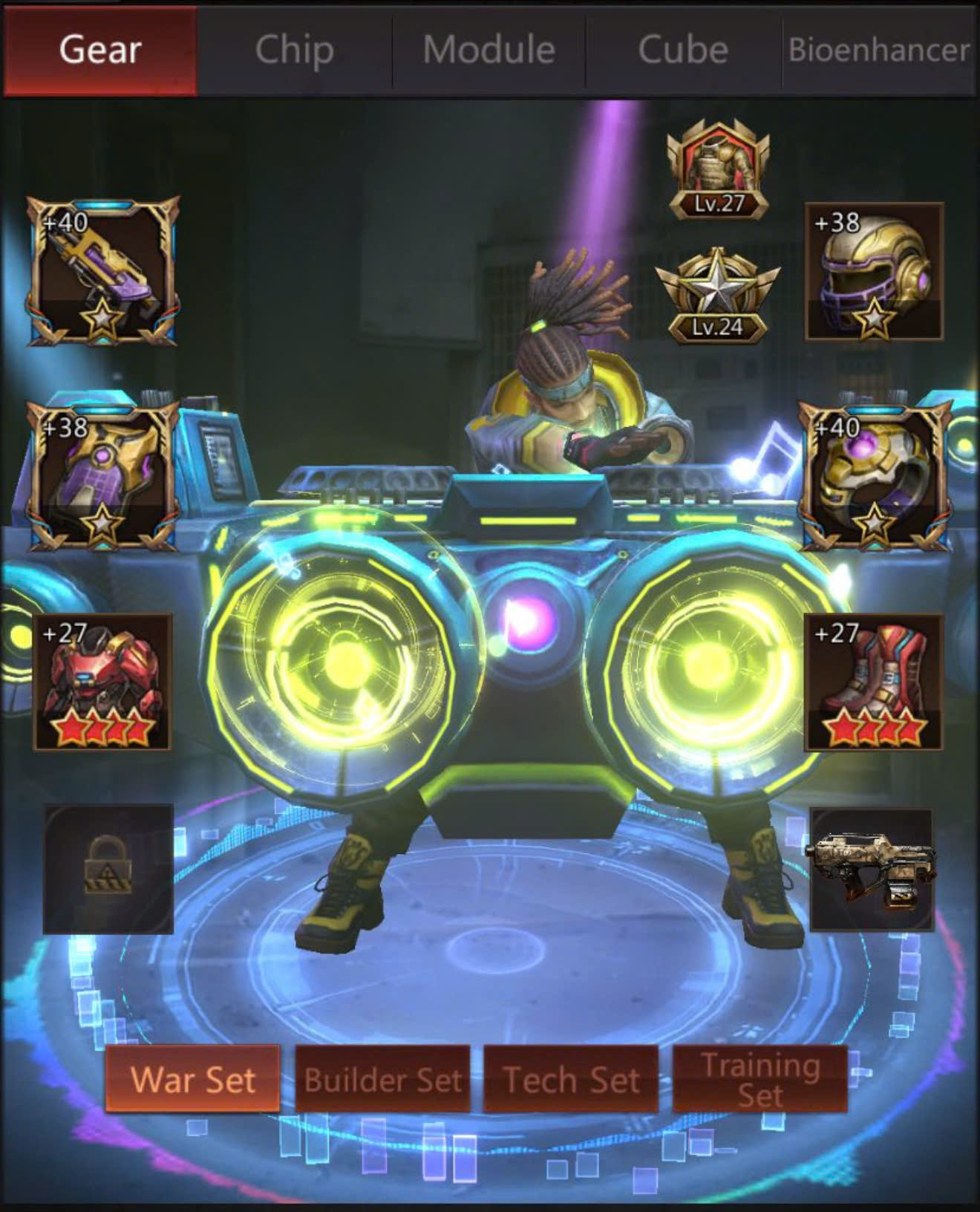Select the +40 purple gold rifle slot

click(x=102, y=272)
